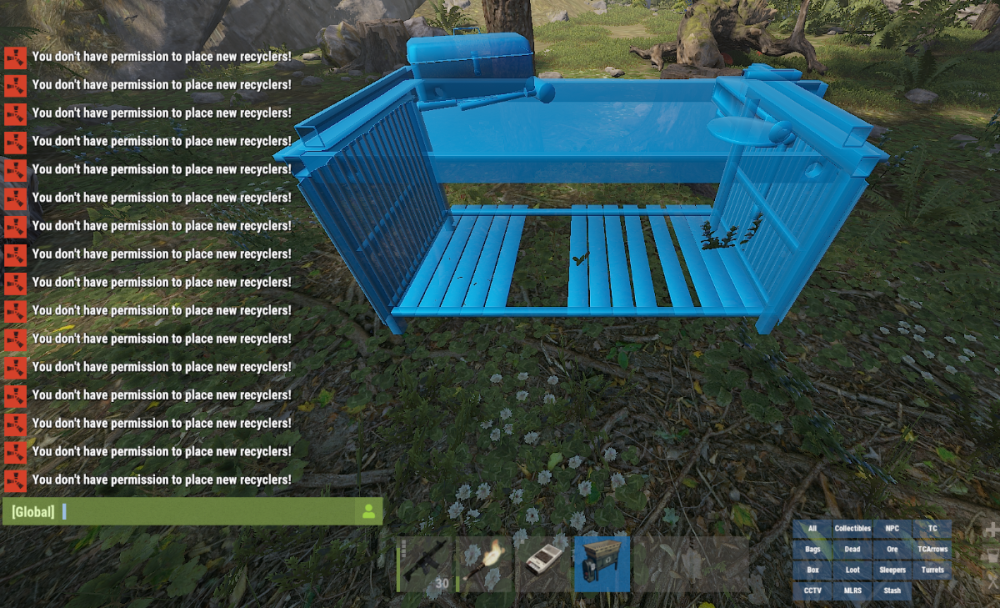The image size is (1000, 608).
Task: Toggle the CCTV filter
Action: click(813, 591)
